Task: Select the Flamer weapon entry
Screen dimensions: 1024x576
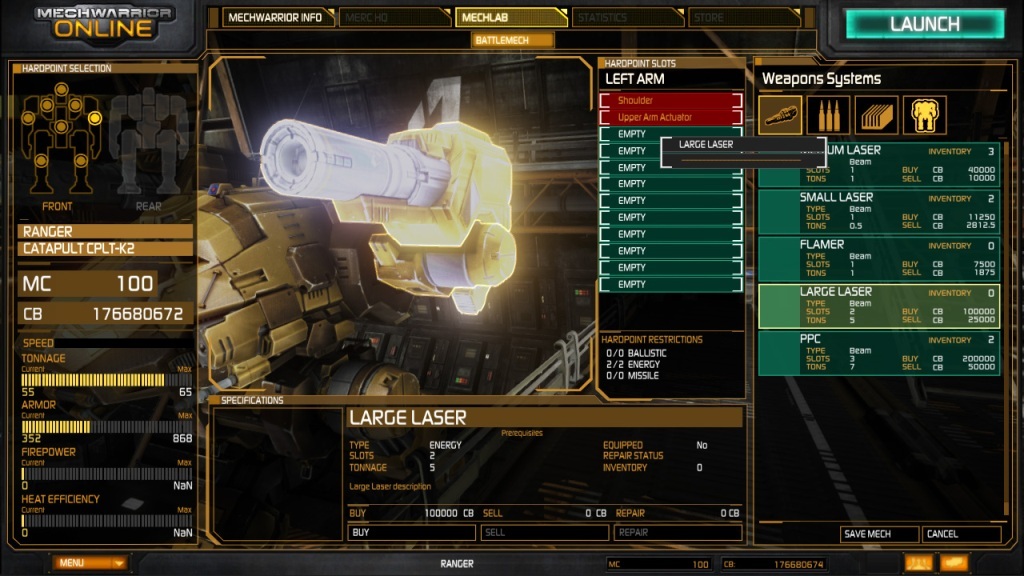Action: point(879,258)
